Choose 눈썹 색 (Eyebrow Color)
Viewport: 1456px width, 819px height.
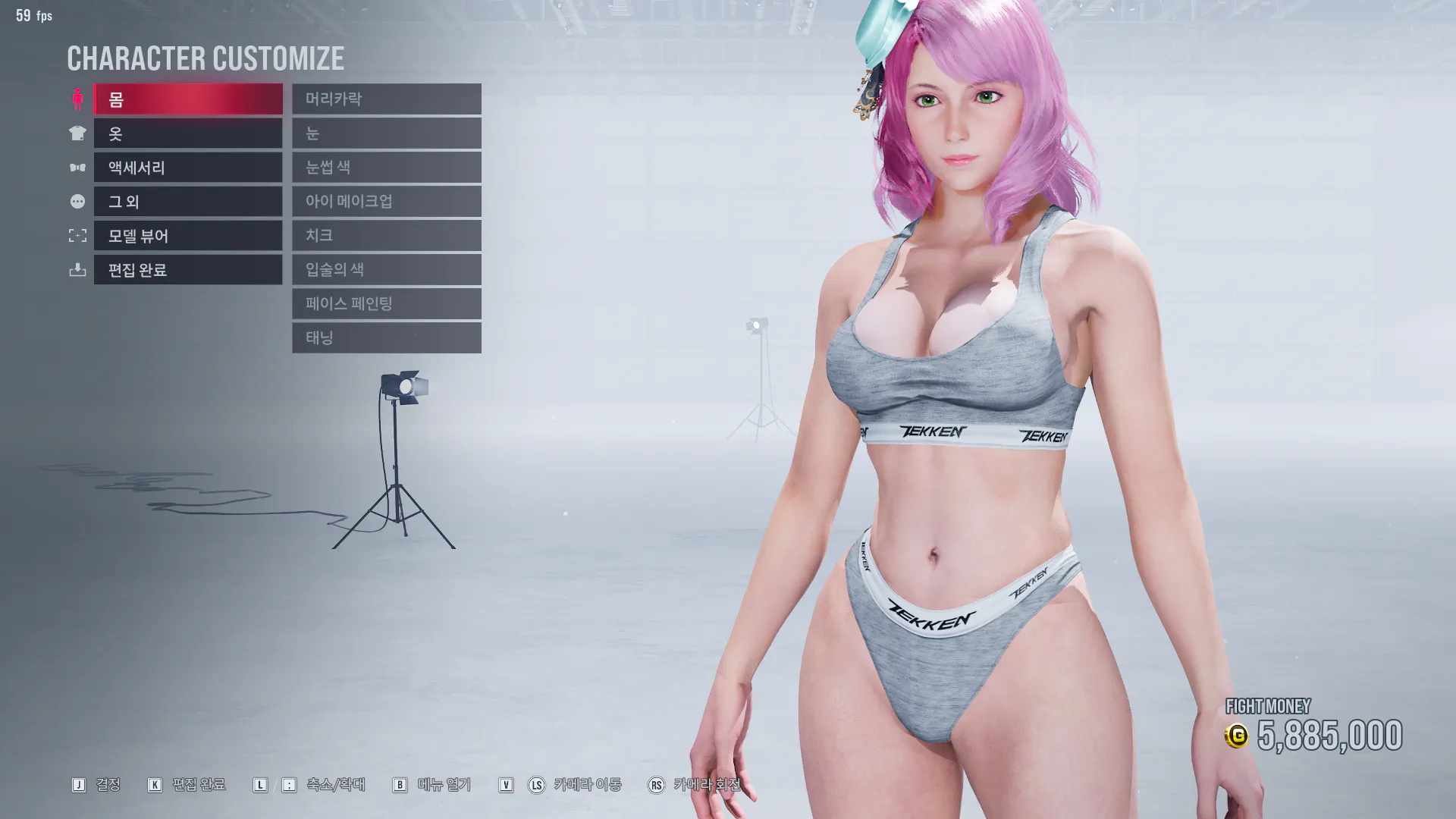point(386,168)
